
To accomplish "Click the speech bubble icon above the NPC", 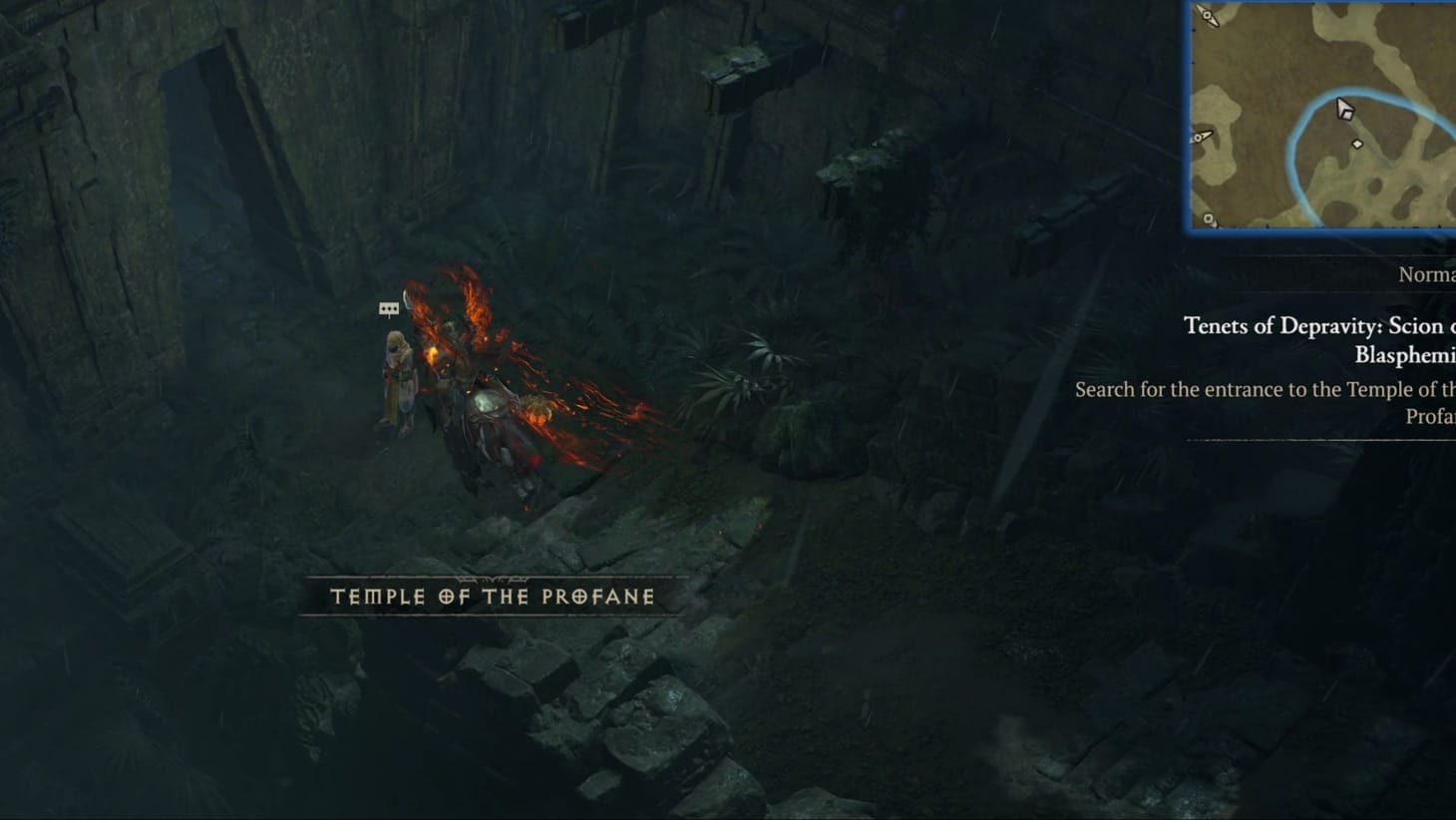I will (x=389, y=308).
